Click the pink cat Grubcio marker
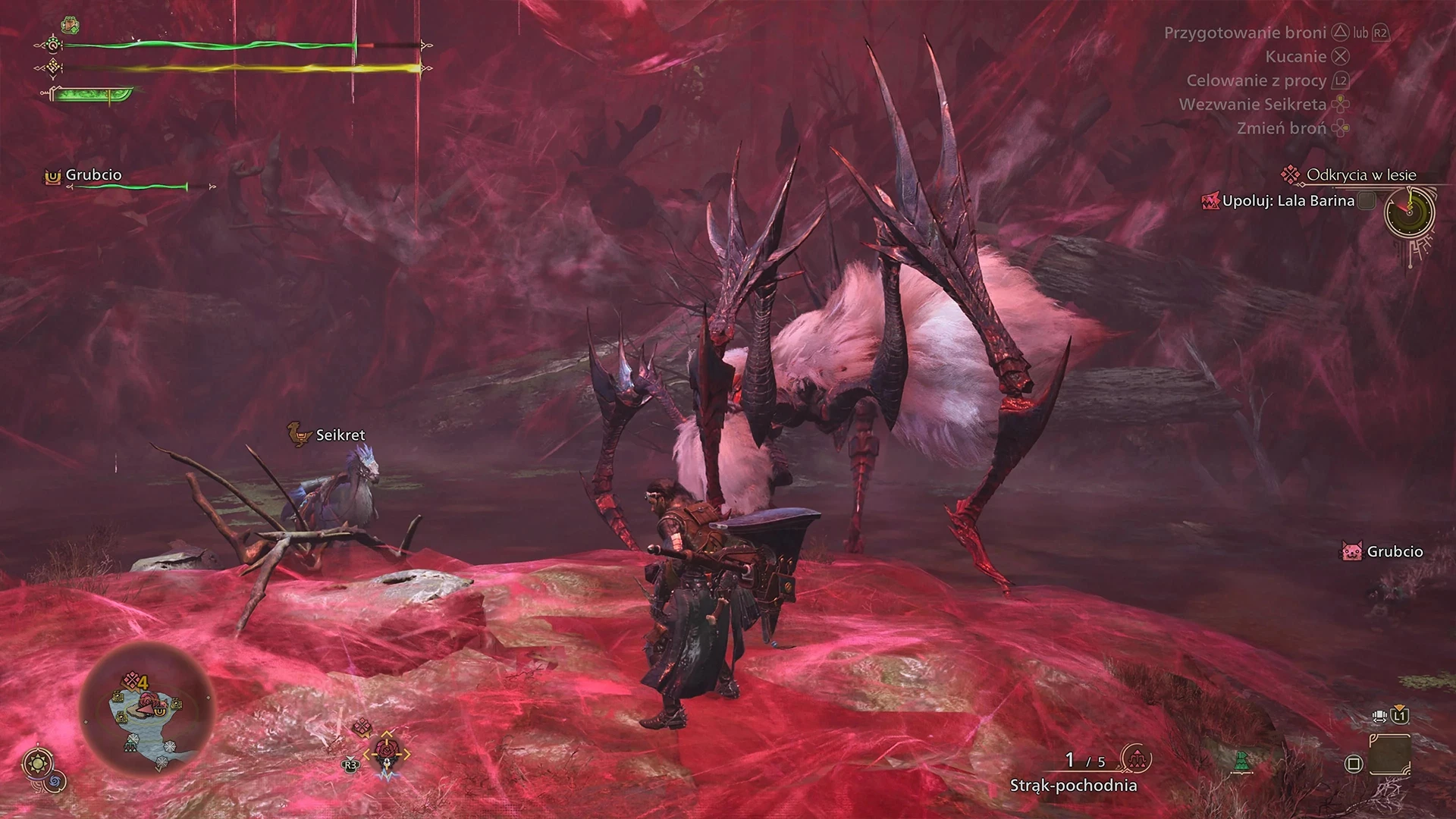1456x819 pixels. 1351,551
